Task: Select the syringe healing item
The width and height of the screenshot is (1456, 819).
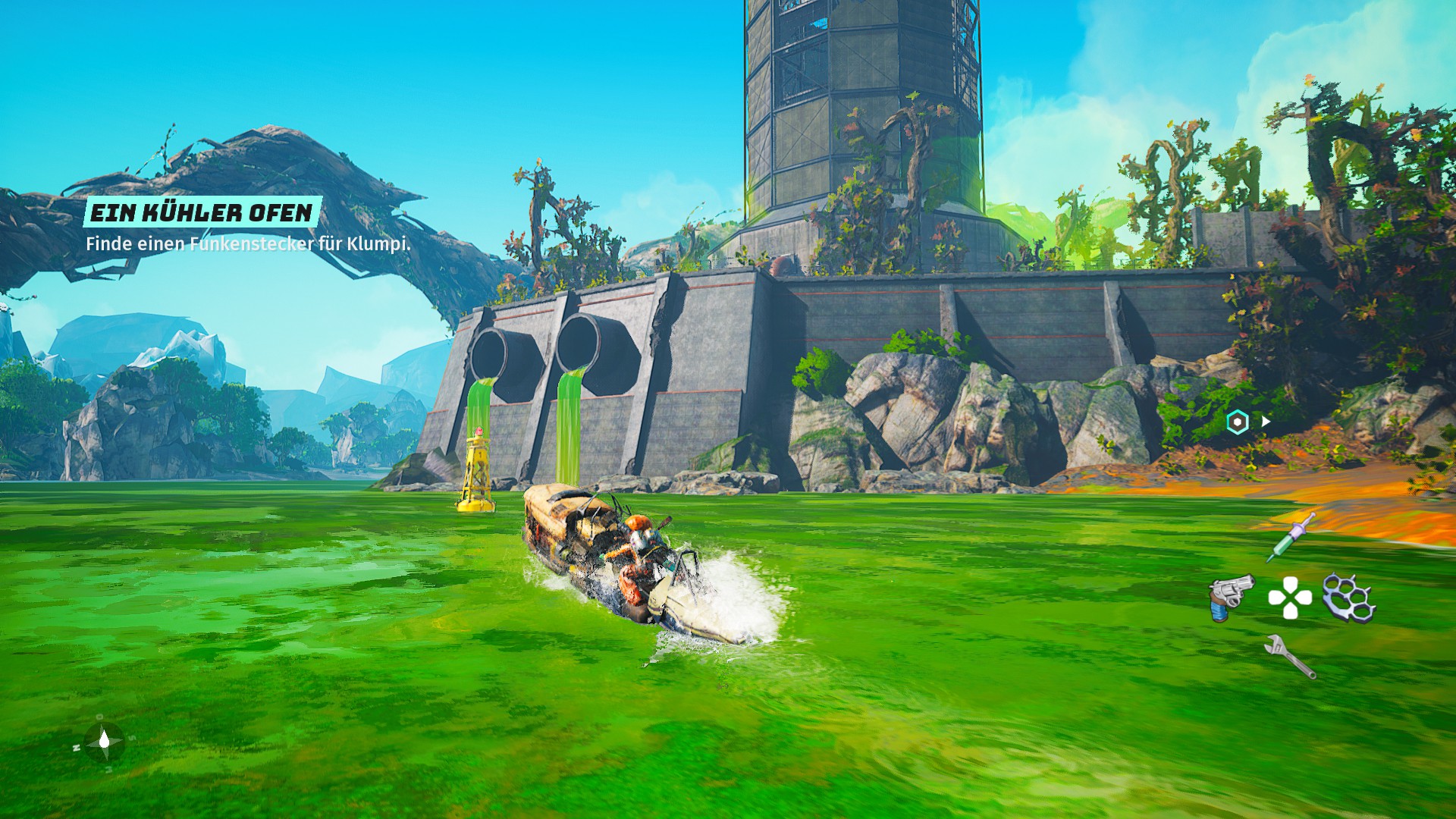Action: (1290, 537)
